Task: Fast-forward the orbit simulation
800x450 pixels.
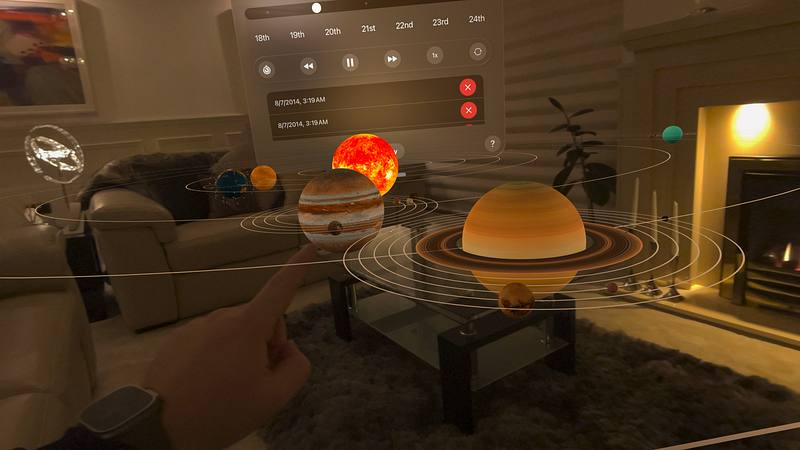Action: (392, 59)
